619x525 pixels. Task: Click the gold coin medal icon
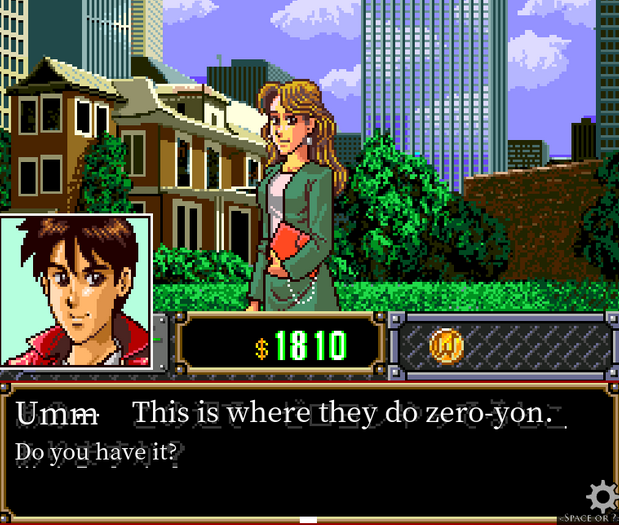446,346
